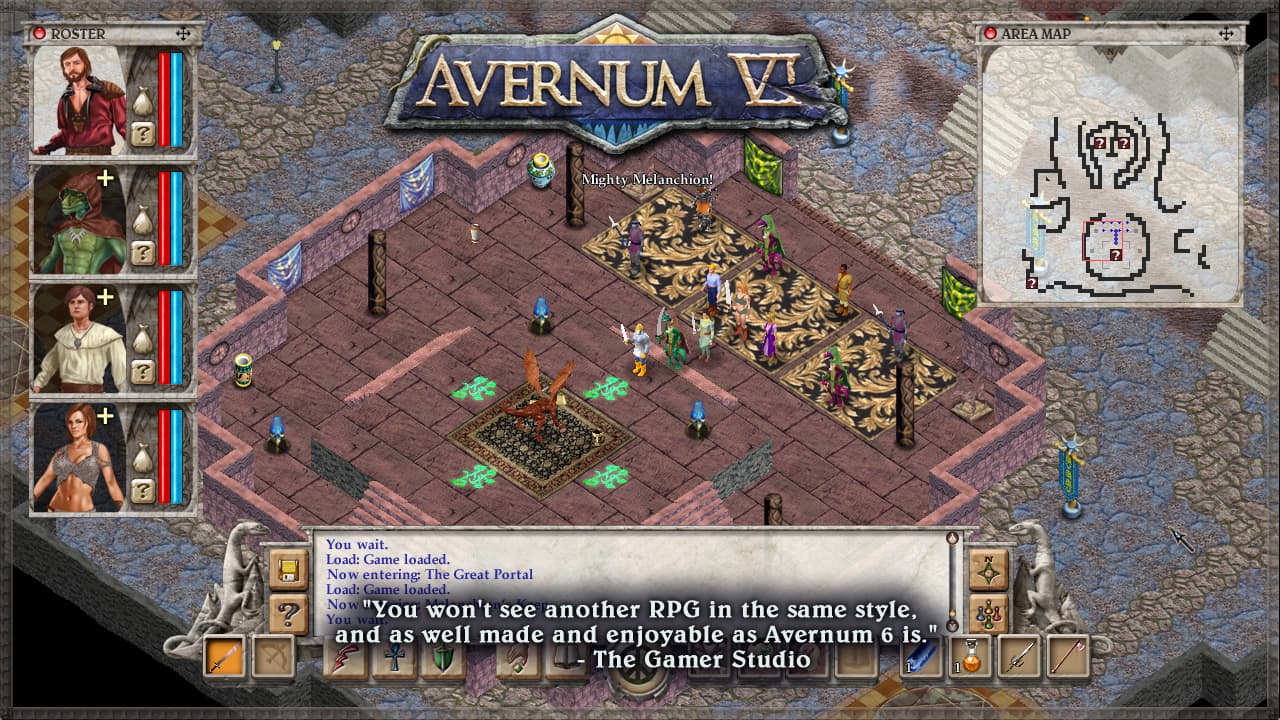Open the lizard character's info question mark
The height and width of the screenshot is (720, 1280).
[x=143, y=252]
